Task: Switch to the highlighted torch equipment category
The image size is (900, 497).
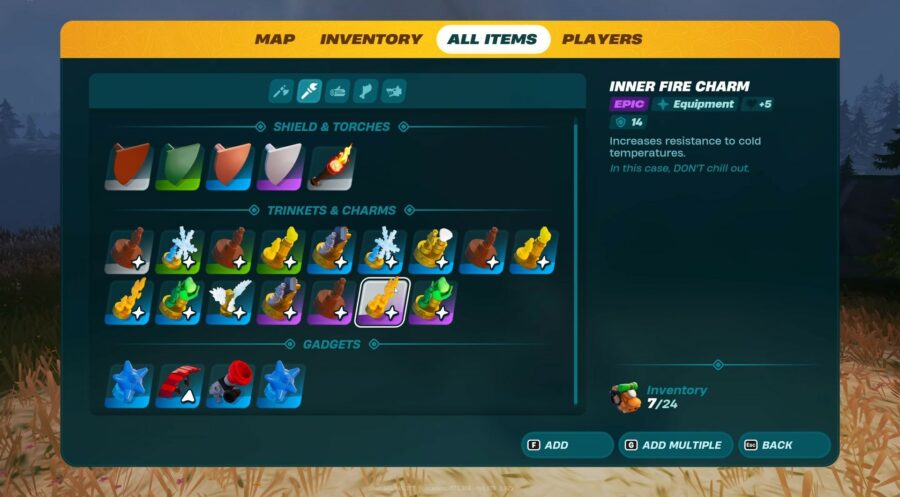Action: (309, 92)
